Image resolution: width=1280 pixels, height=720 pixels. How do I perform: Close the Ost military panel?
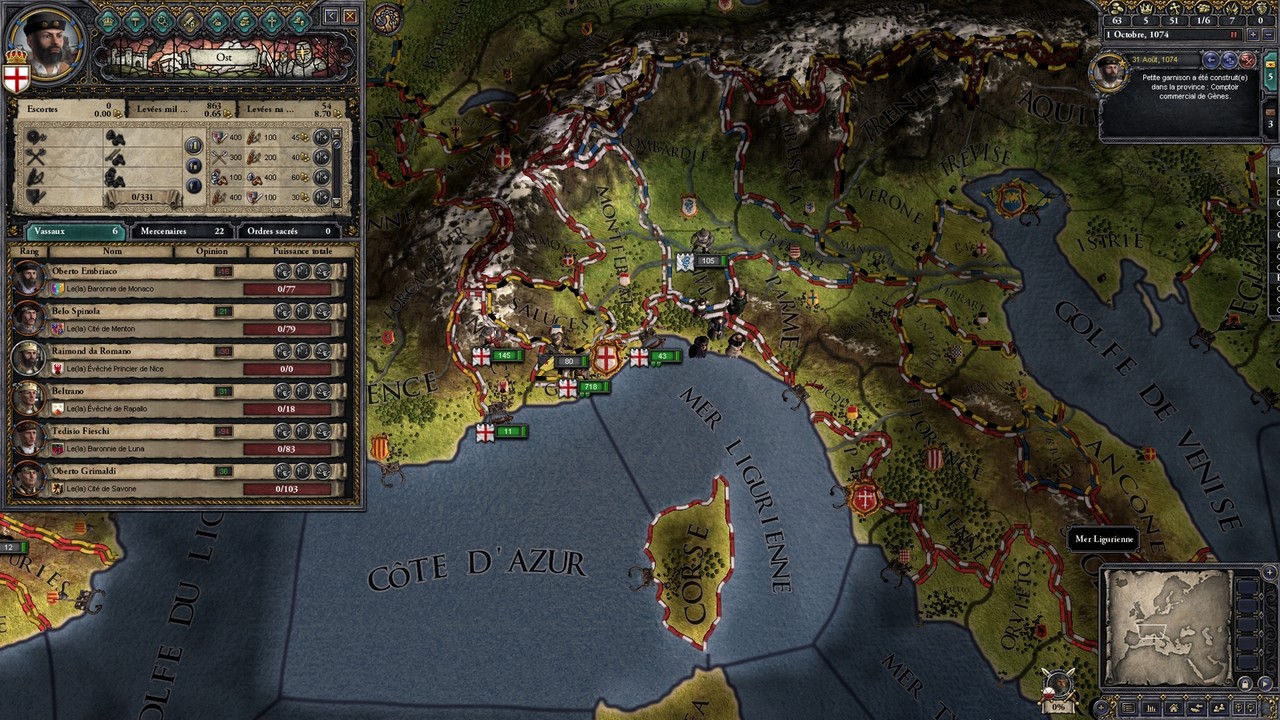[350, 16]
